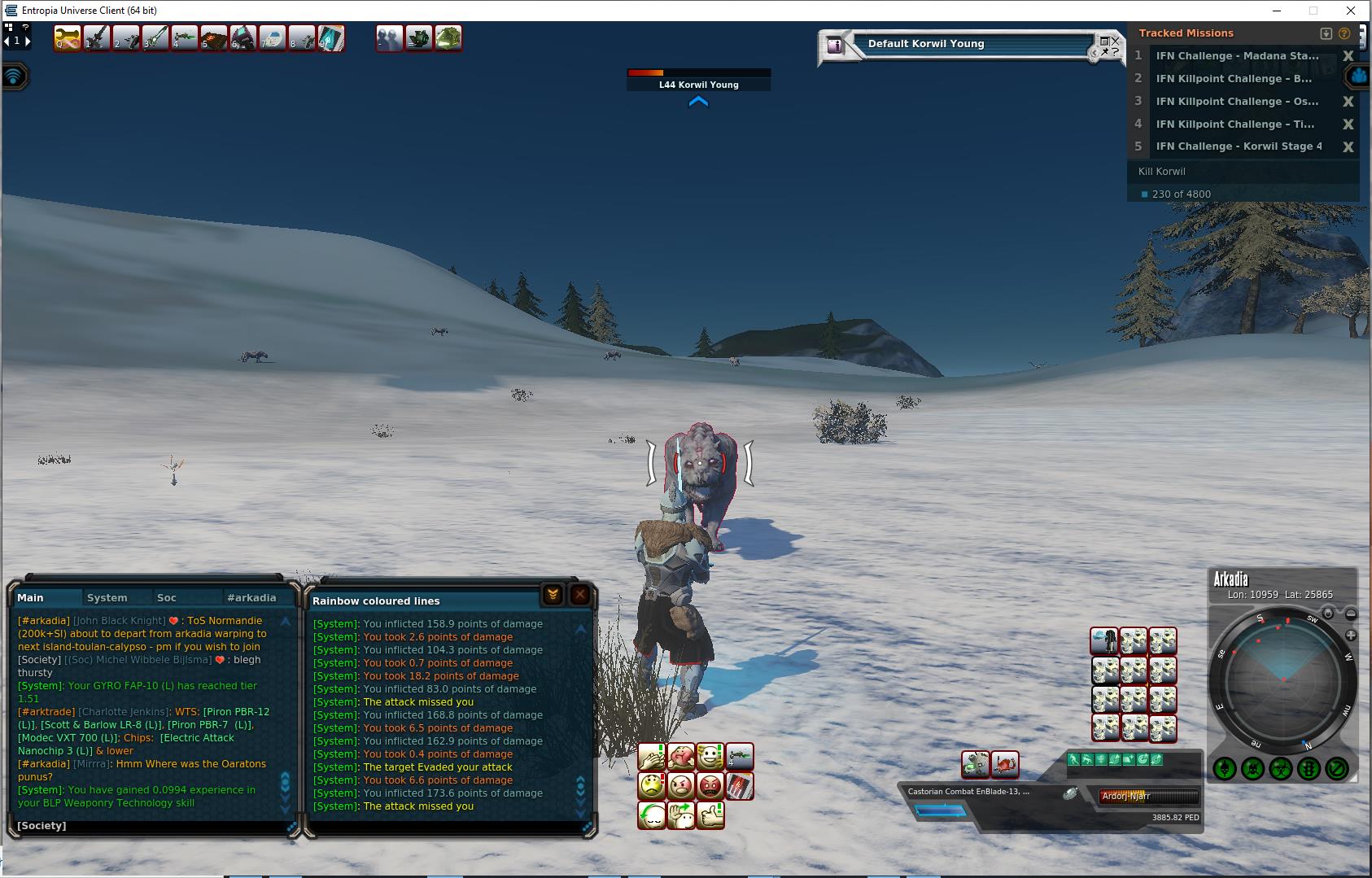Open the purple info icon for Korwil Young

pyautogui.click(x=834, y=46)
